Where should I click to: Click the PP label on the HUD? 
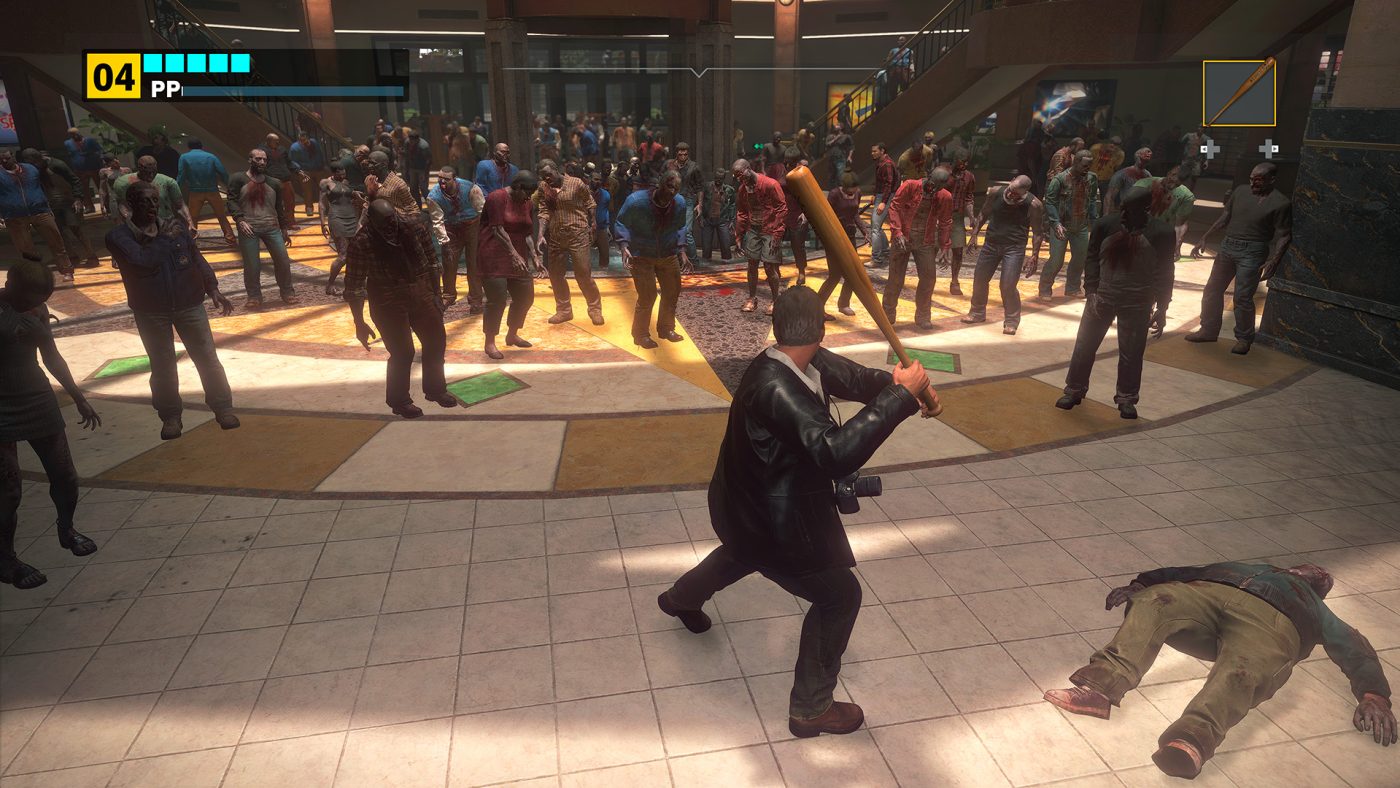[163, 89]
